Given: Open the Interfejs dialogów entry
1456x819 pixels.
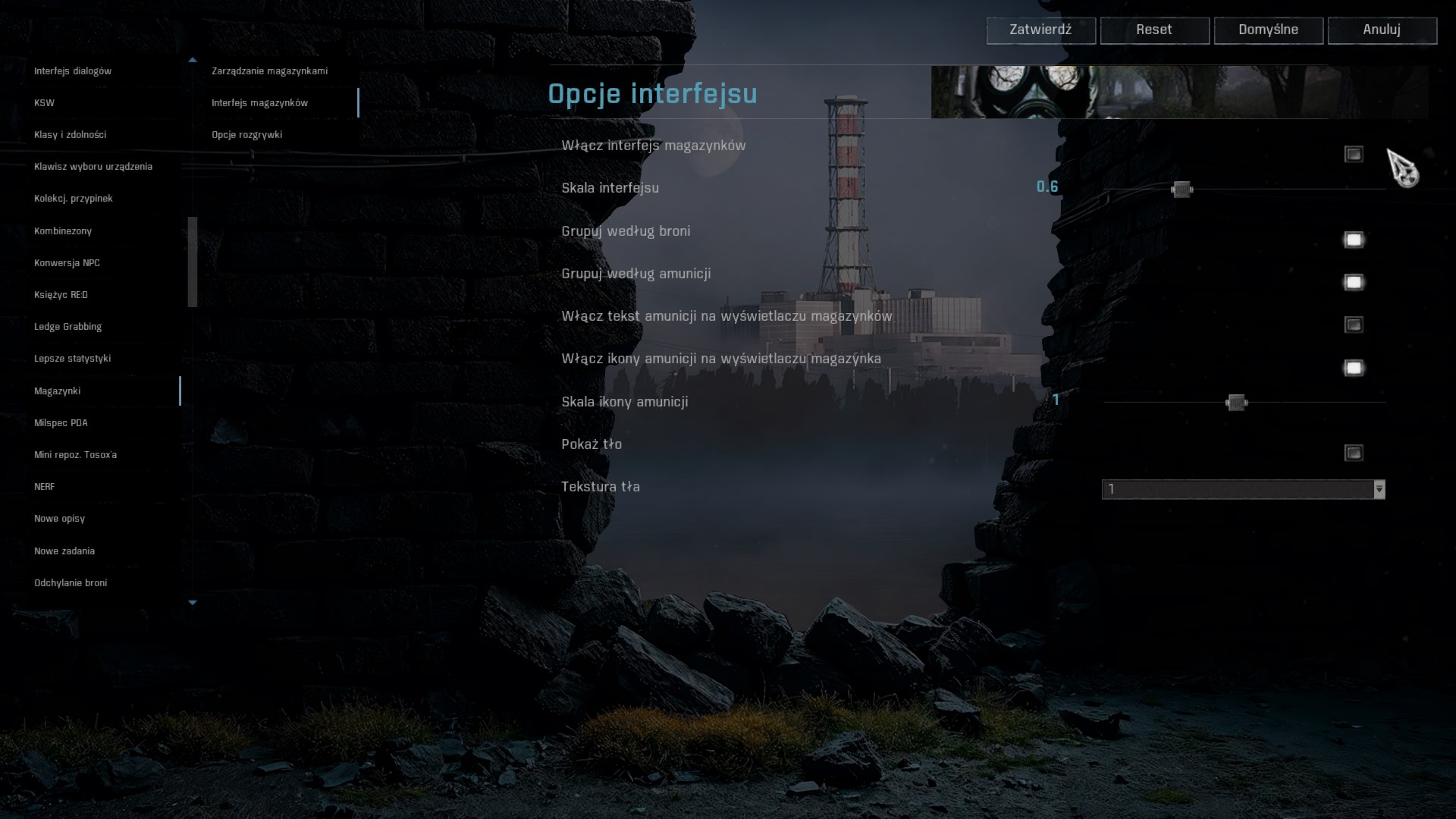Looking at the screenshot, I should point(73,71).
